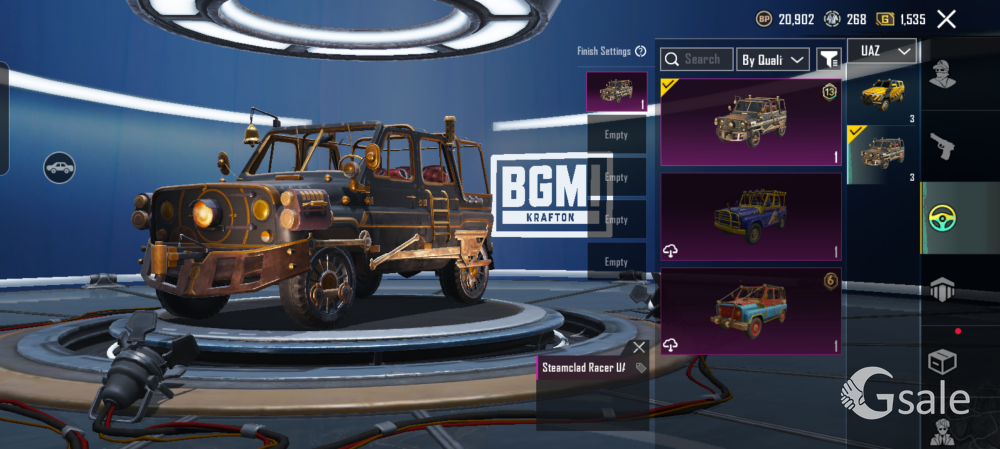Open the filter options funnel icon
Image resolution: width=1000 pixels, height=449 pixels.
pyautogui.click(x=828, y=60)
